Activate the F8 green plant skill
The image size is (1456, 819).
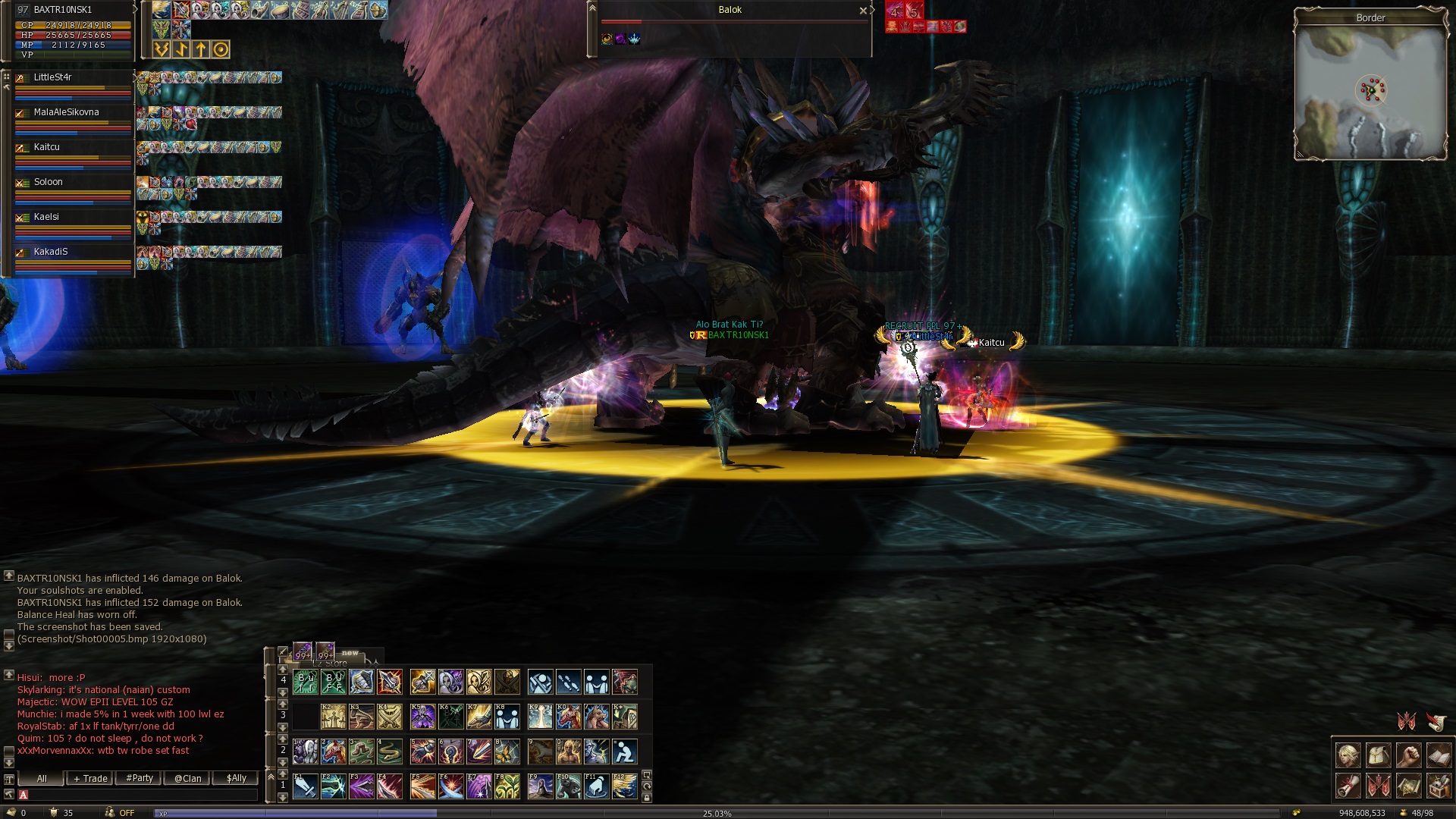(507, 787)
